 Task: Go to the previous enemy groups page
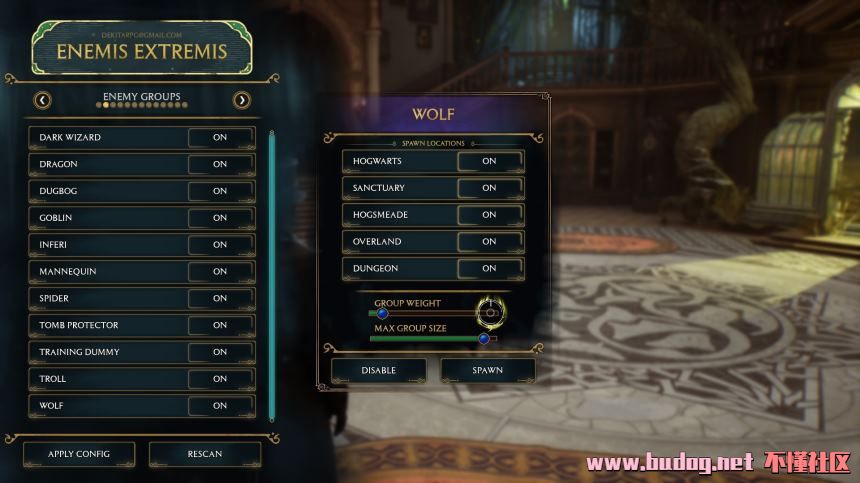[43, 100]
